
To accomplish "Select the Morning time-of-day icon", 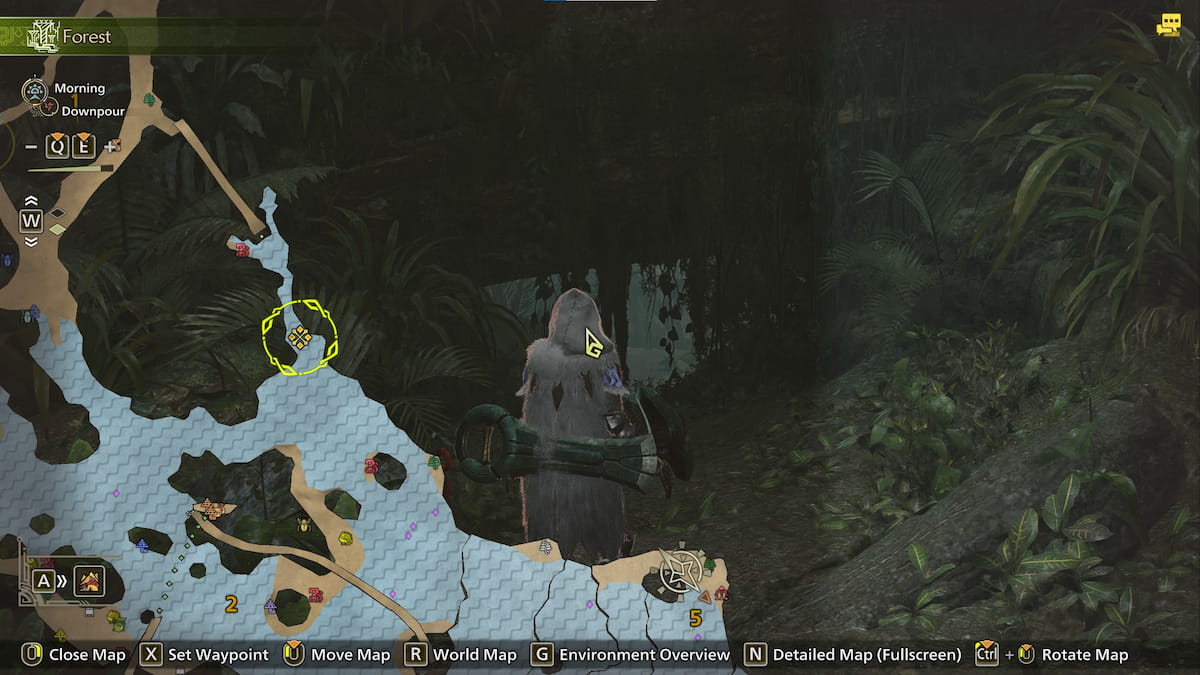I will point(34,91).
